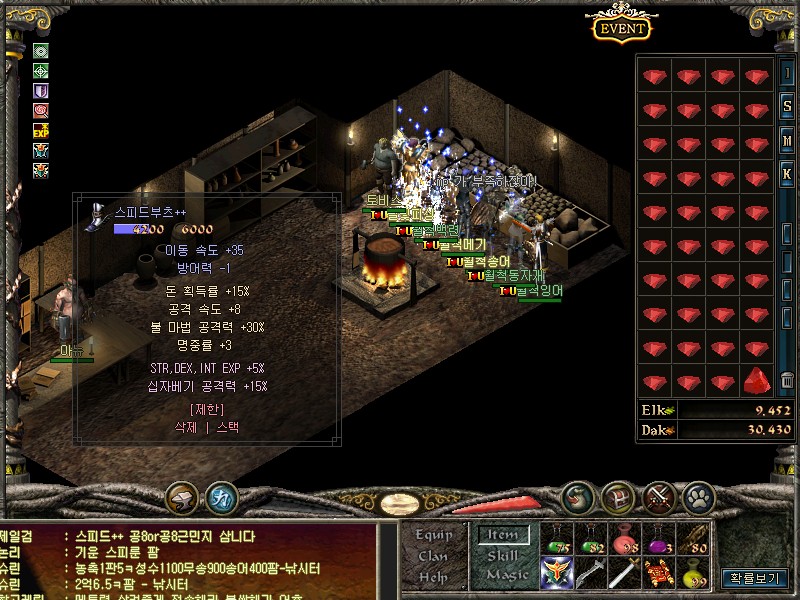Click the 확률보기 button
Viewport: 800px width, 600px height.
click(x=756, y=577)
